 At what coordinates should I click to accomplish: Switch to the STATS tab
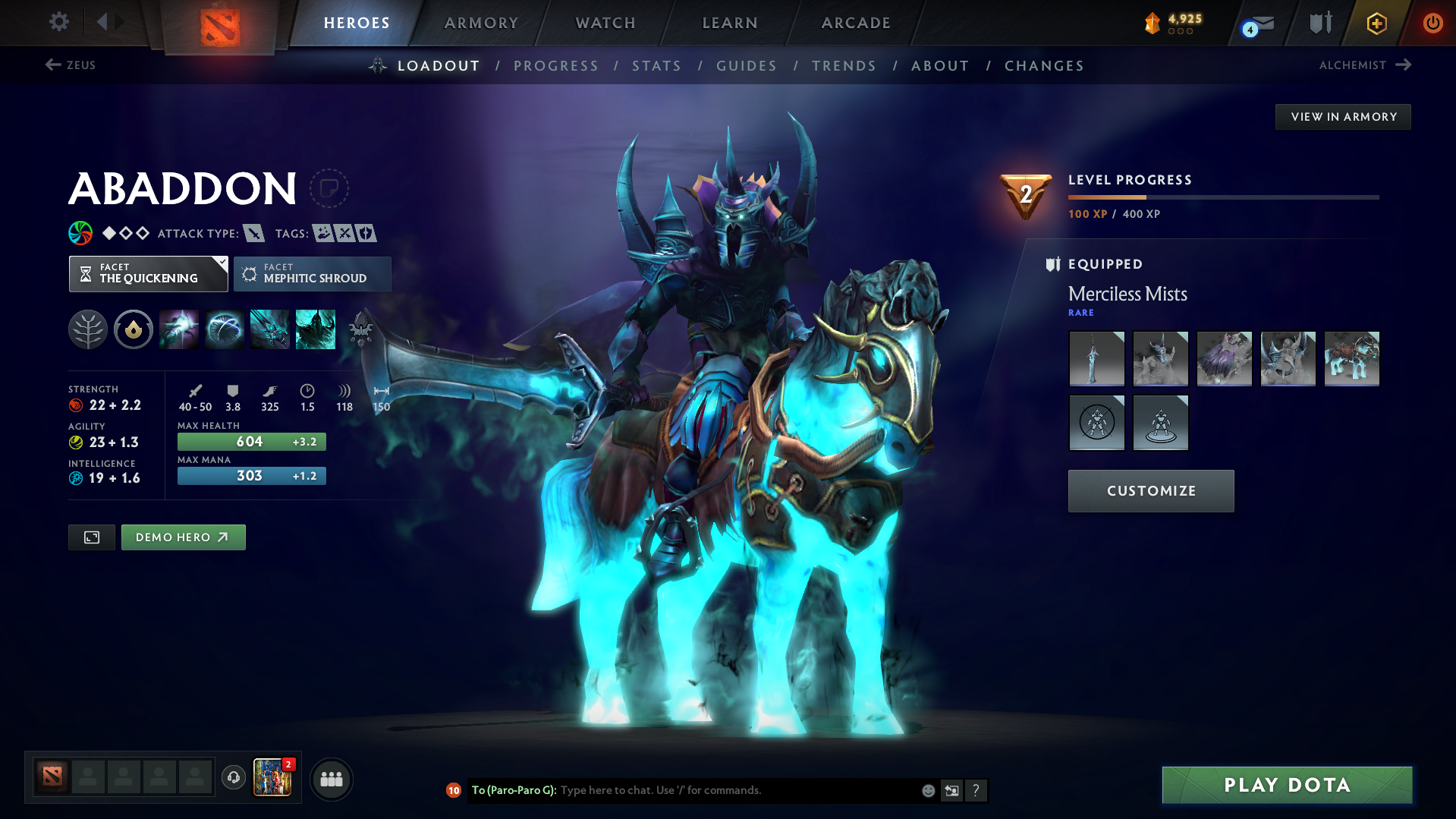coord(656,66)
